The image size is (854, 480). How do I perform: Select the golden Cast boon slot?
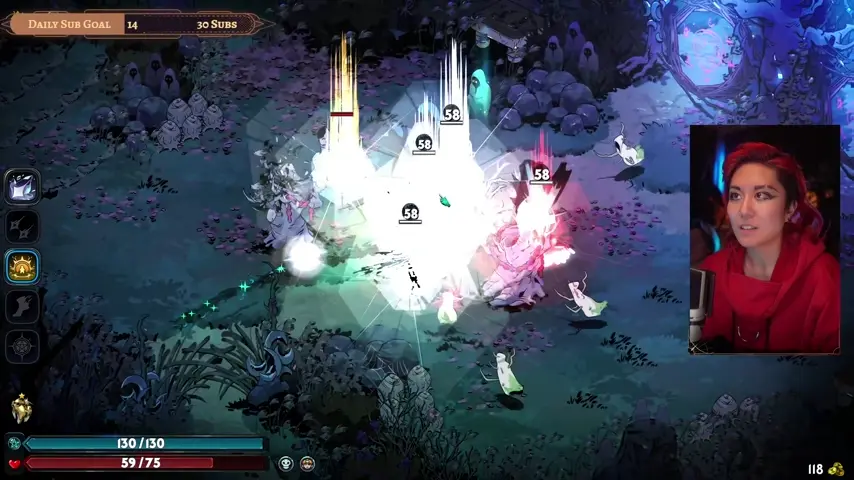(22, 266)
